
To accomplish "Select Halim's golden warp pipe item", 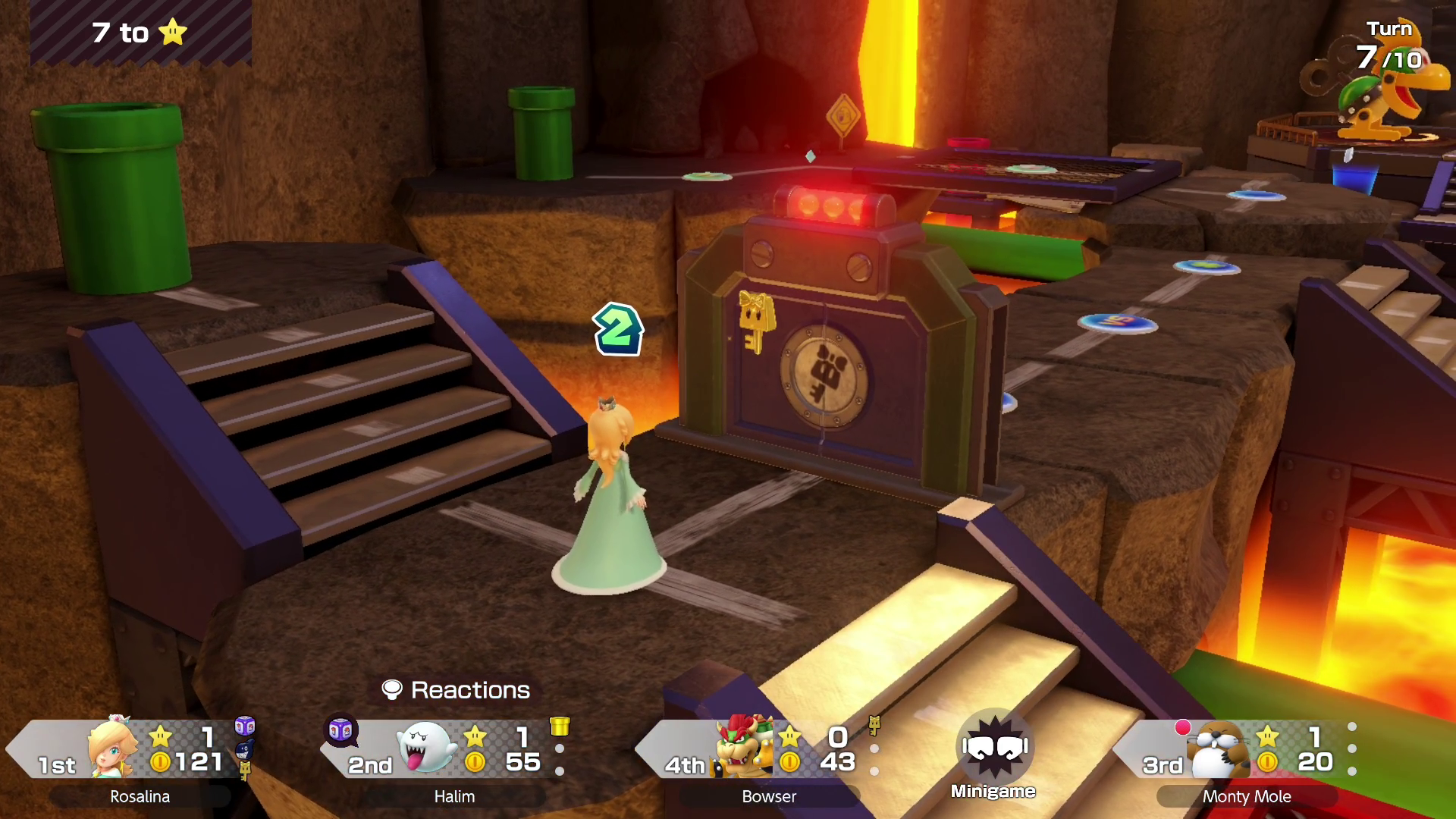I will (560, 726).
